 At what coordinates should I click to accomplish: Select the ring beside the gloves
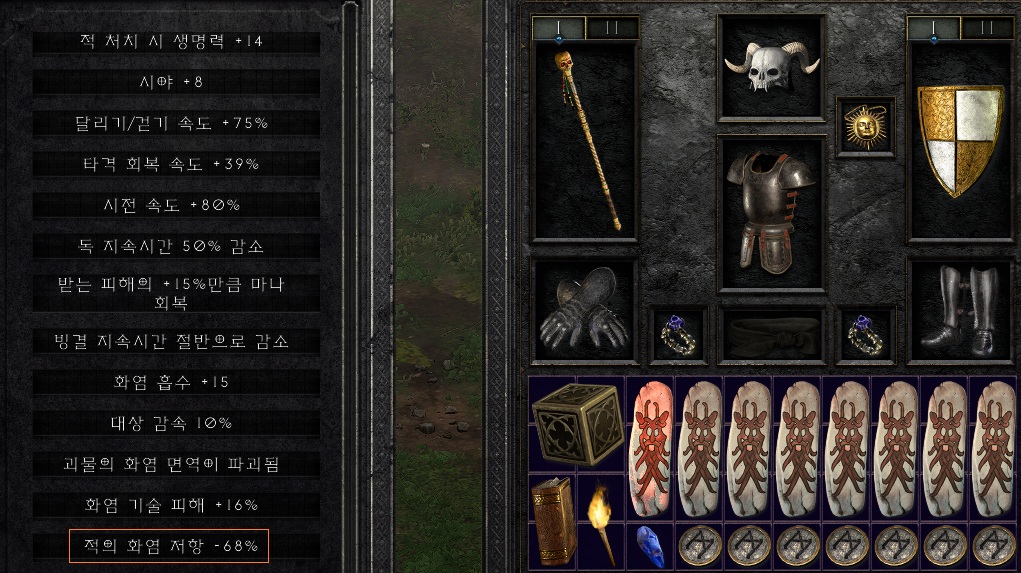(678, 334)
